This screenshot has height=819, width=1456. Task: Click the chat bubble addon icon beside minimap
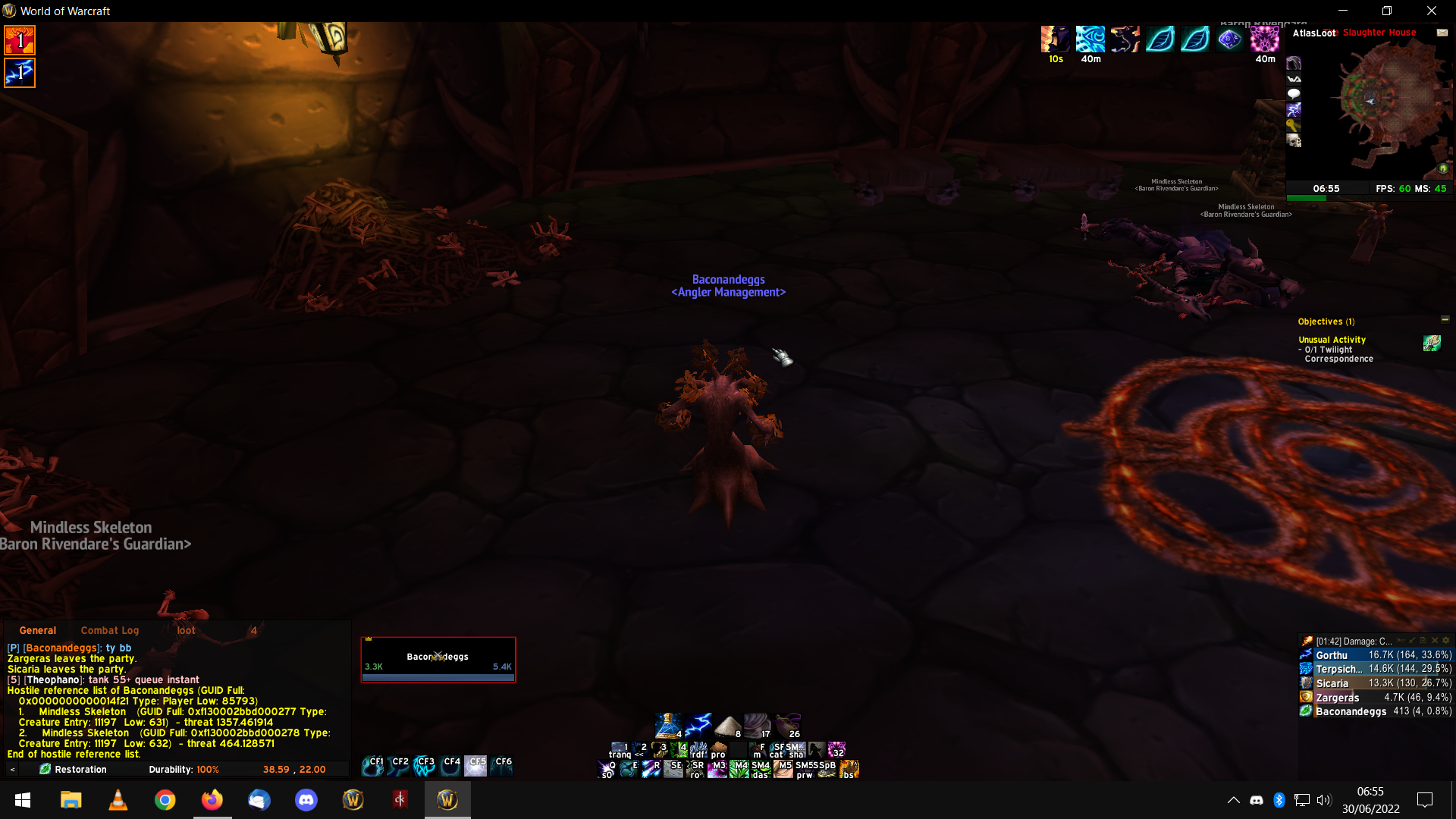coord(1294,94)
